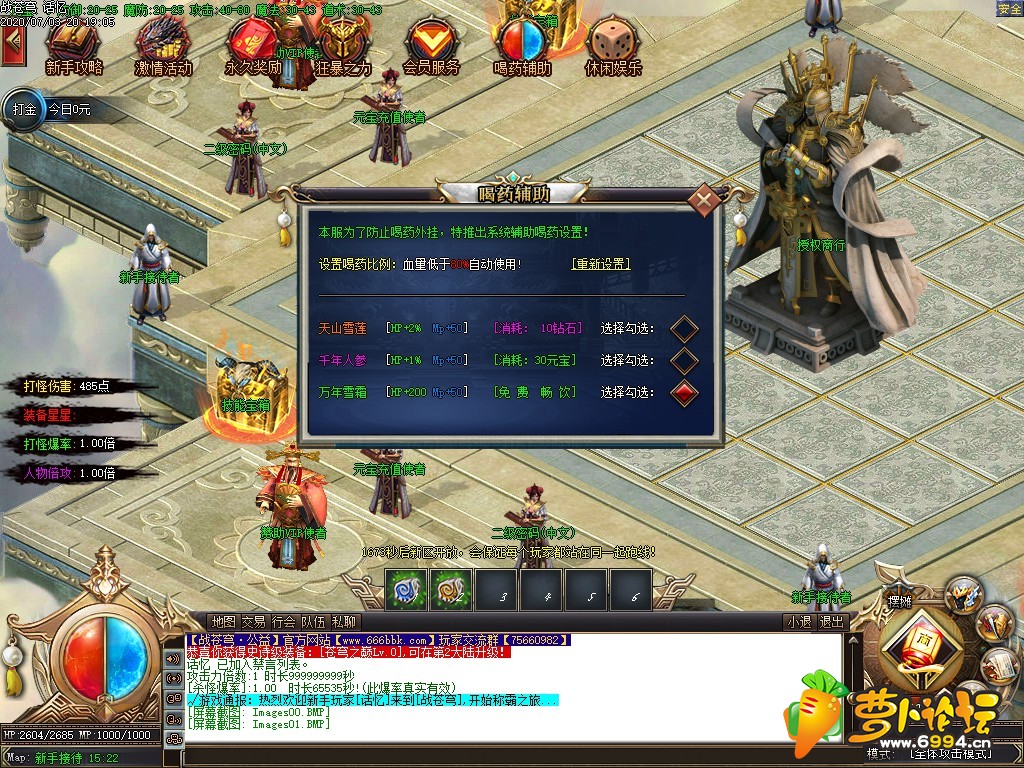
Task: Close the 喝药辅助 potion assist dialog
Action: click(706, 200)
